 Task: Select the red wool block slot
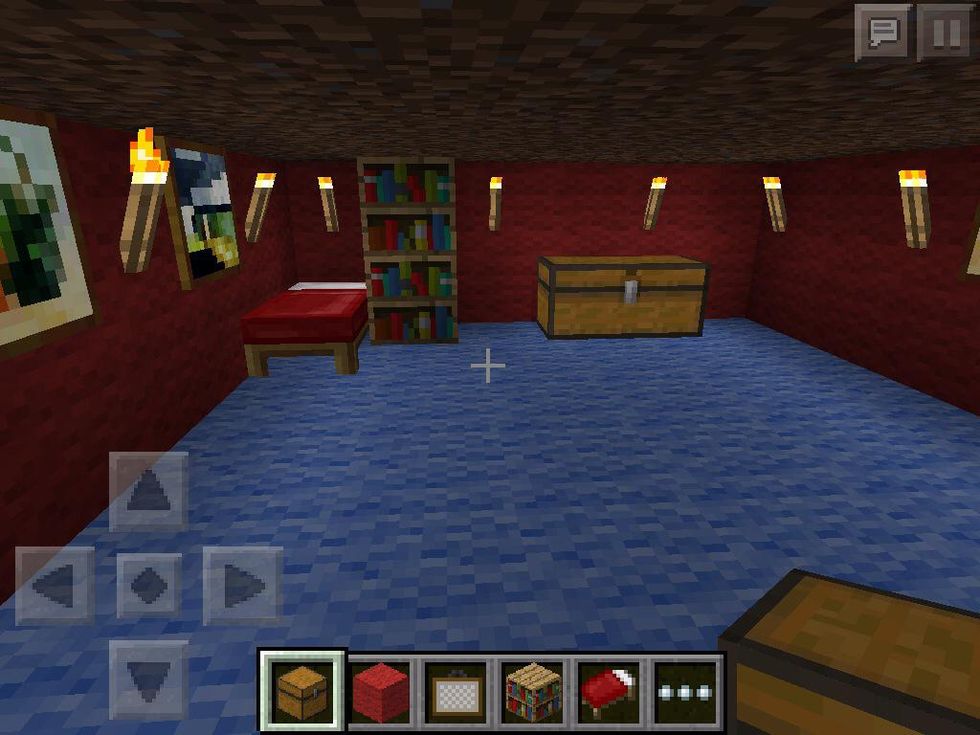pyautogui.click(x=380, y=691)
